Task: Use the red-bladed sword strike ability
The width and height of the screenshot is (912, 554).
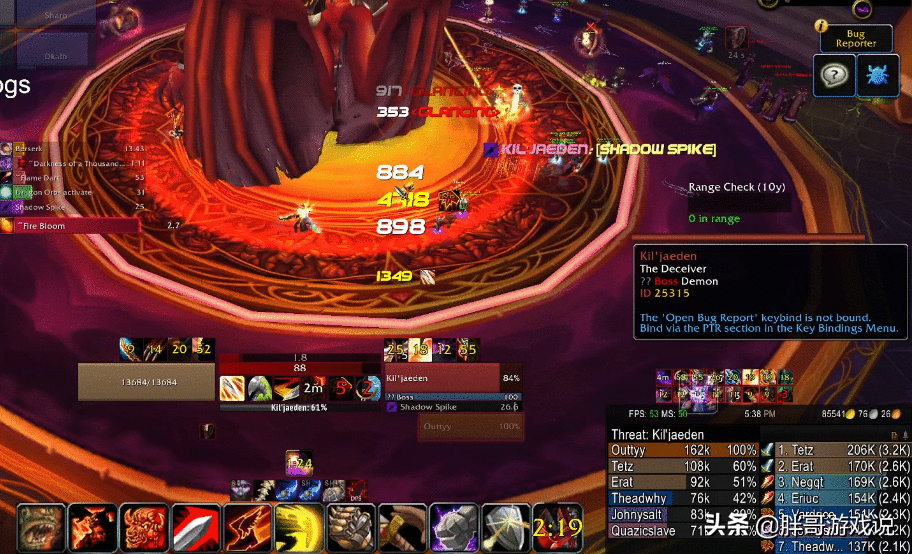Action: [x=195, y=526]
